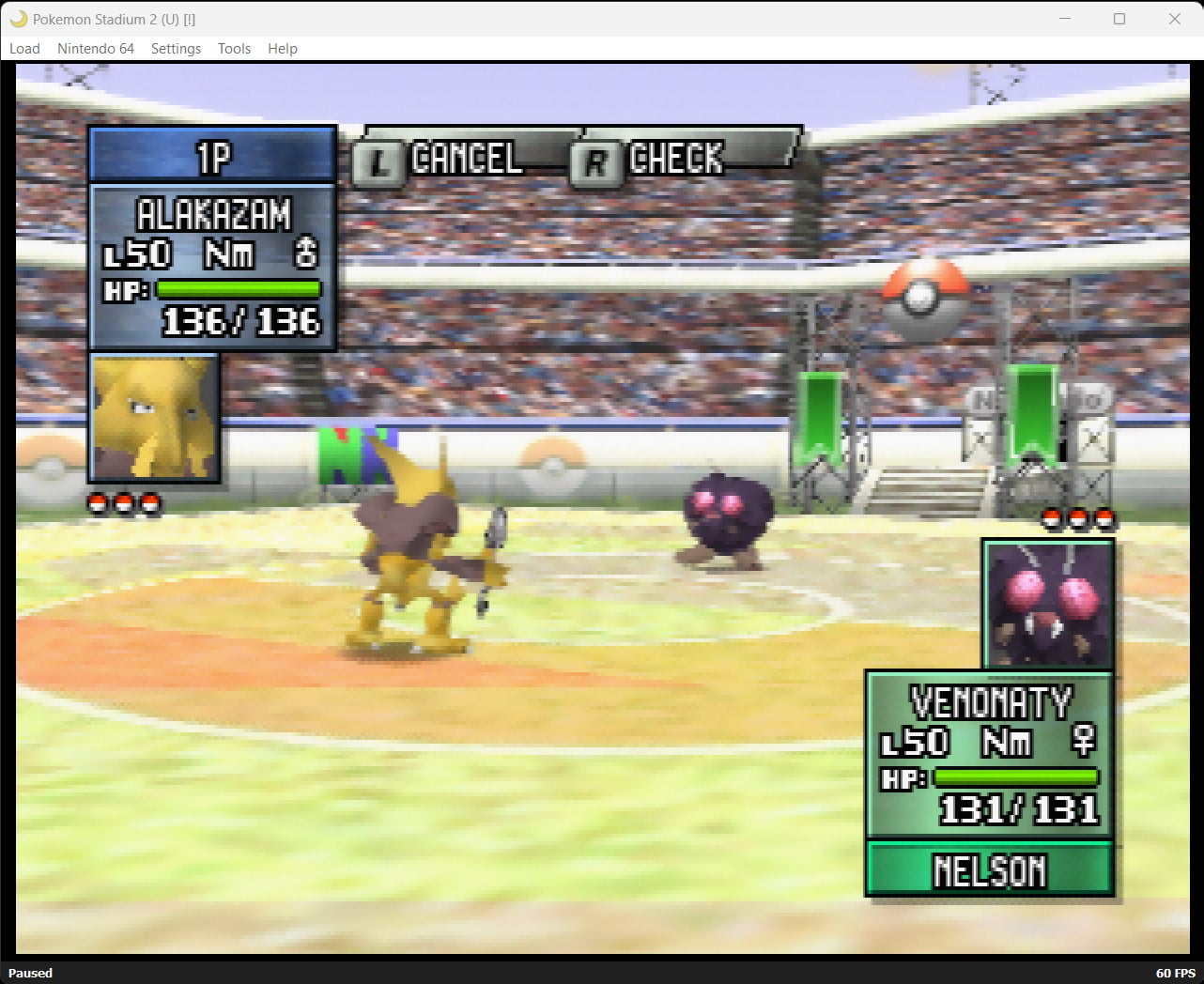1204x984 pixels.
Task: Click the Venonat portrait thumbnail
Action: point(1048,605)
